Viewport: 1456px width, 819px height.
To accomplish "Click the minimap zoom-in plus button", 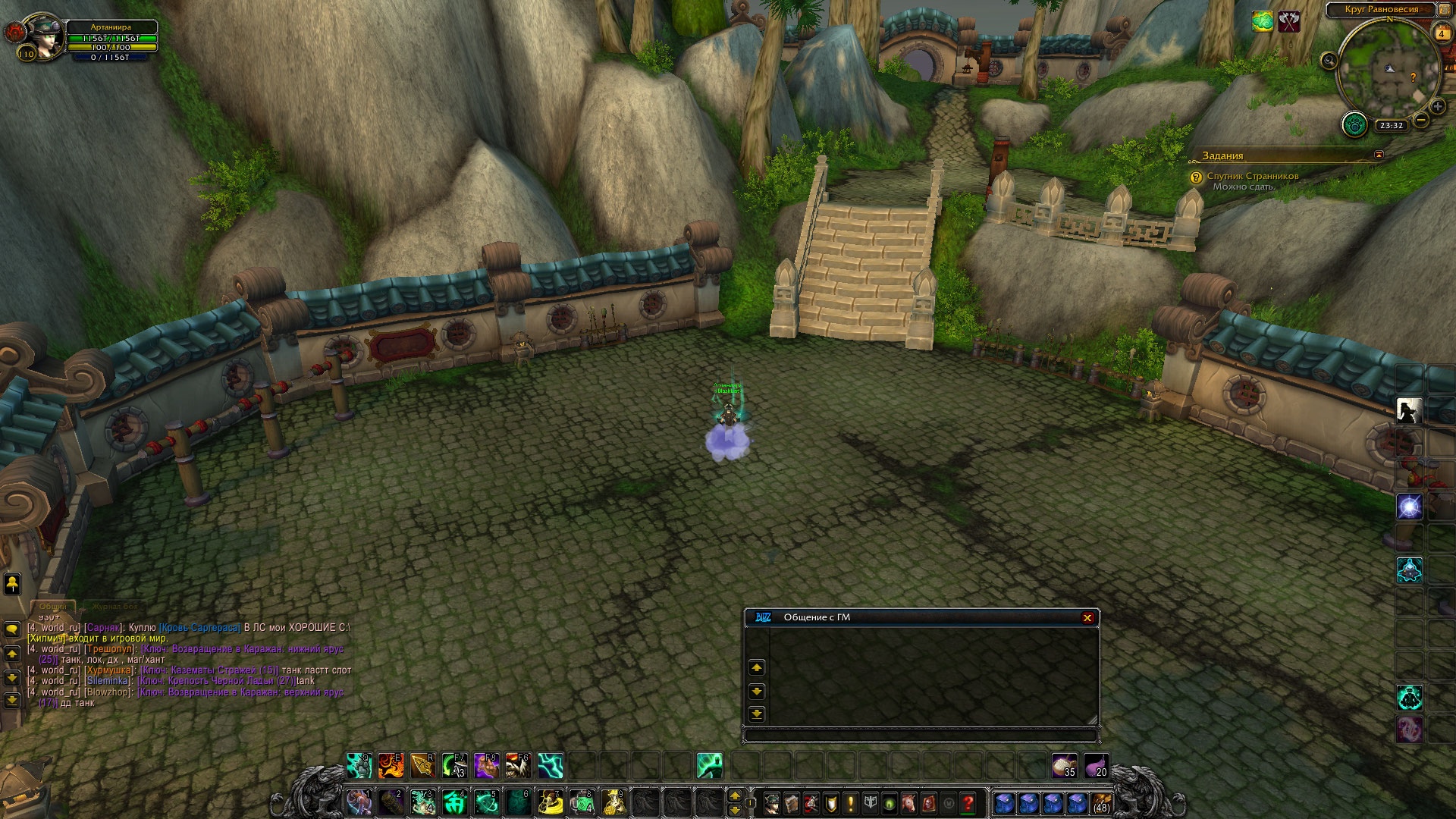I will click(1437, 106).
